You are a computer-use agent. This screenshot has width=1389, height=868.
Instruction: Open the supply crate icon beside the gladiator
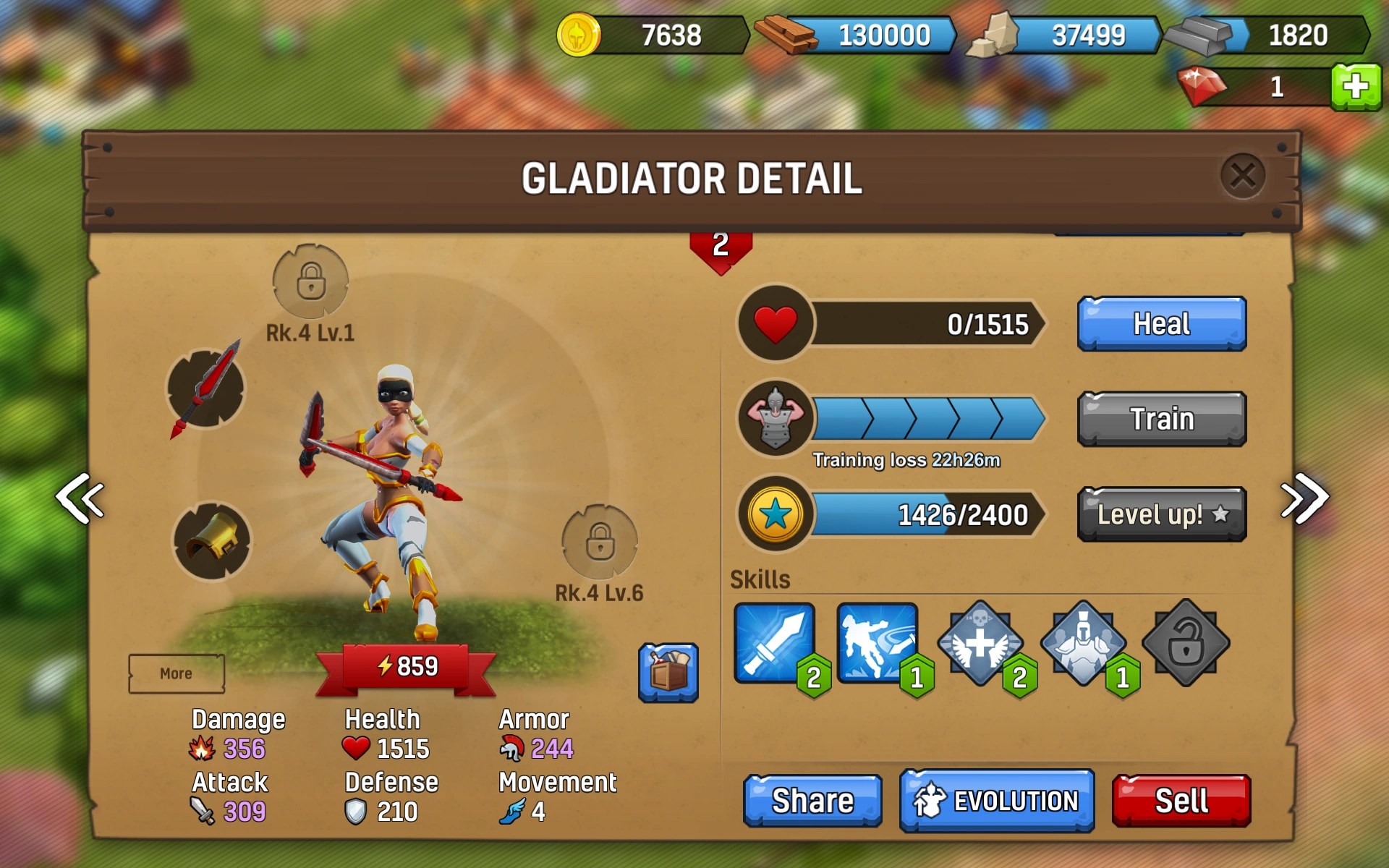669,673
